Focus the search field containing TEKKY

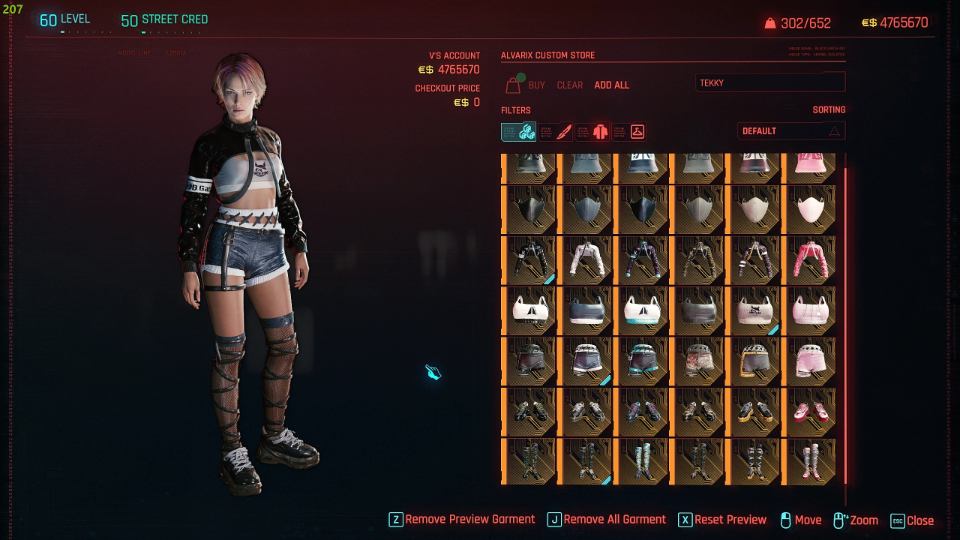pos(770,83)
